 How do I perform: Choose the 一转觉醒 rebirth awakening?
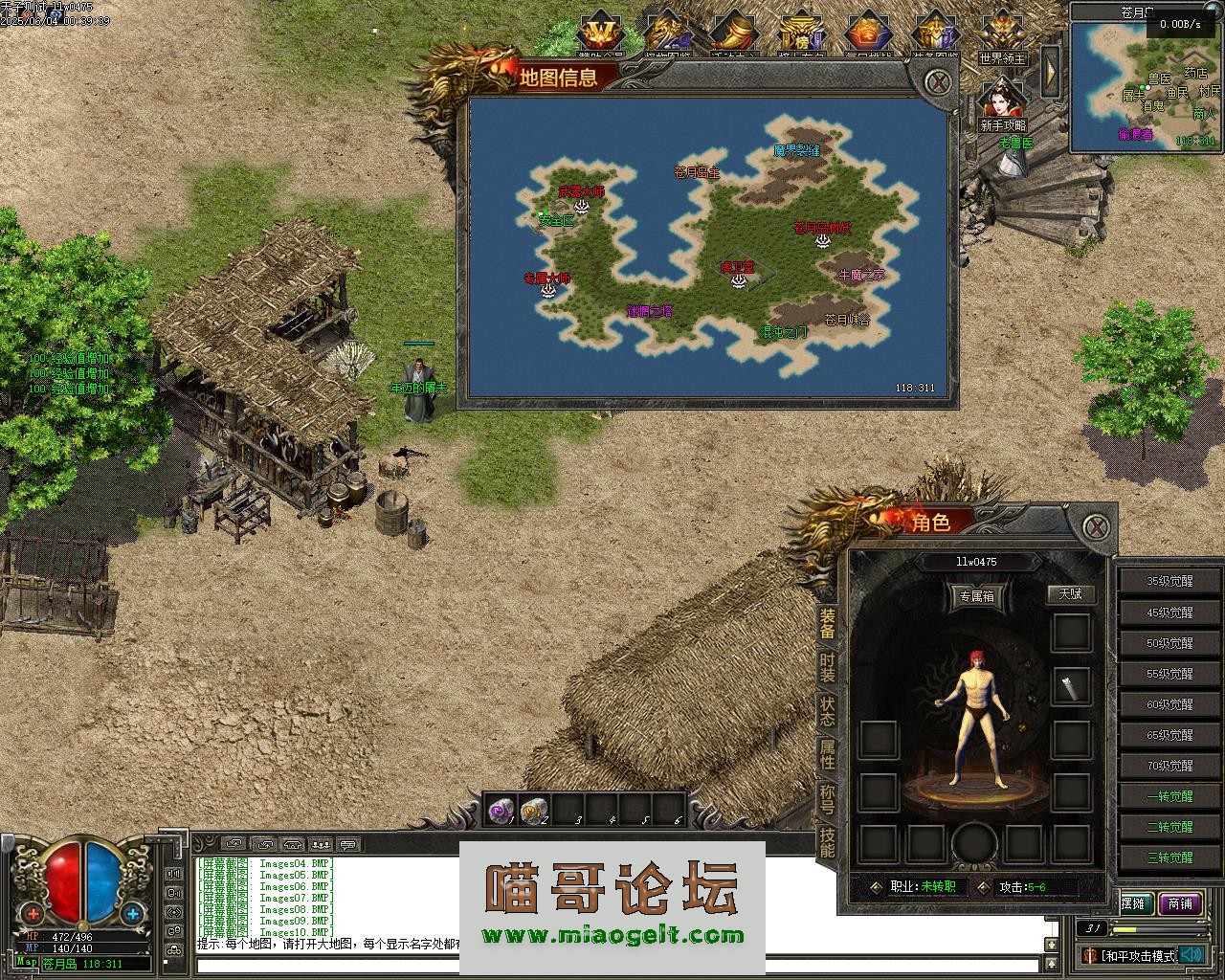pyautogui.click(x=1169, y=796)
